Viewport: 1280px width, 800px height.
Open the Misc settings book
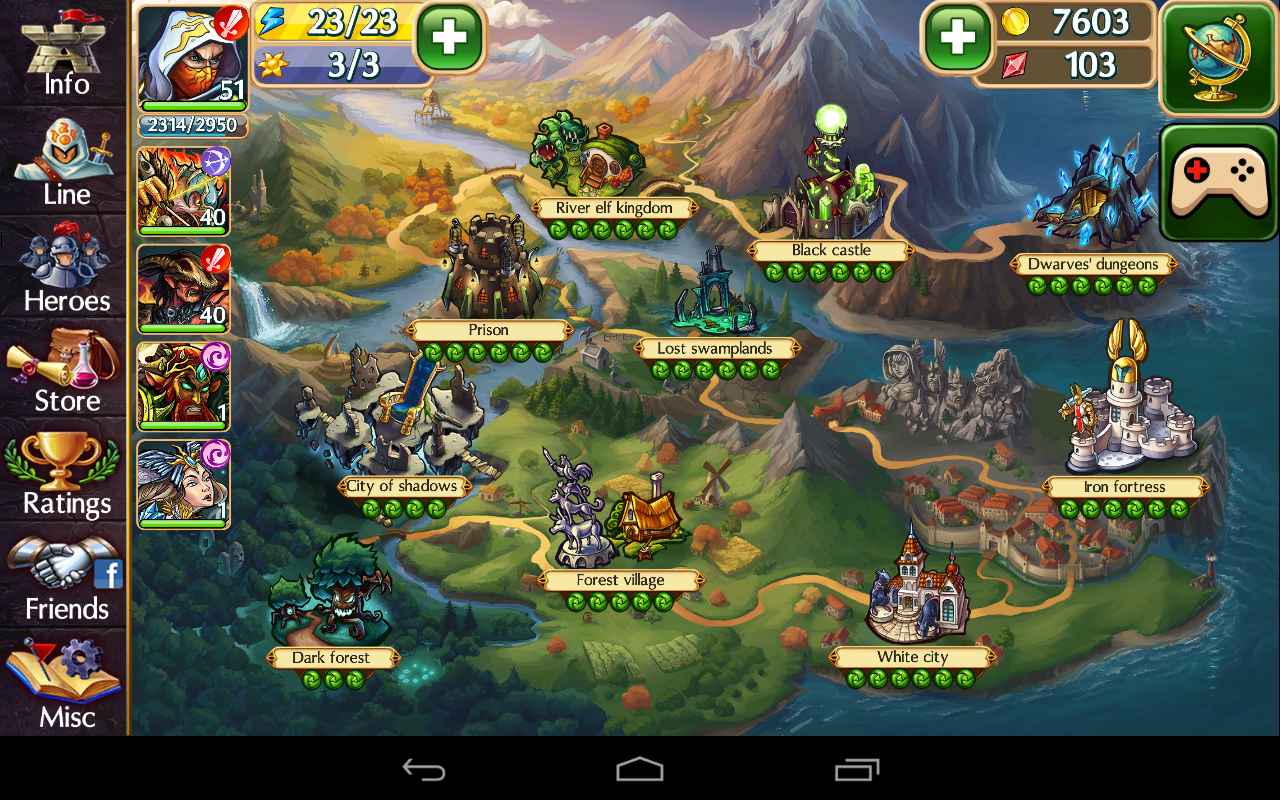point(64,690)
